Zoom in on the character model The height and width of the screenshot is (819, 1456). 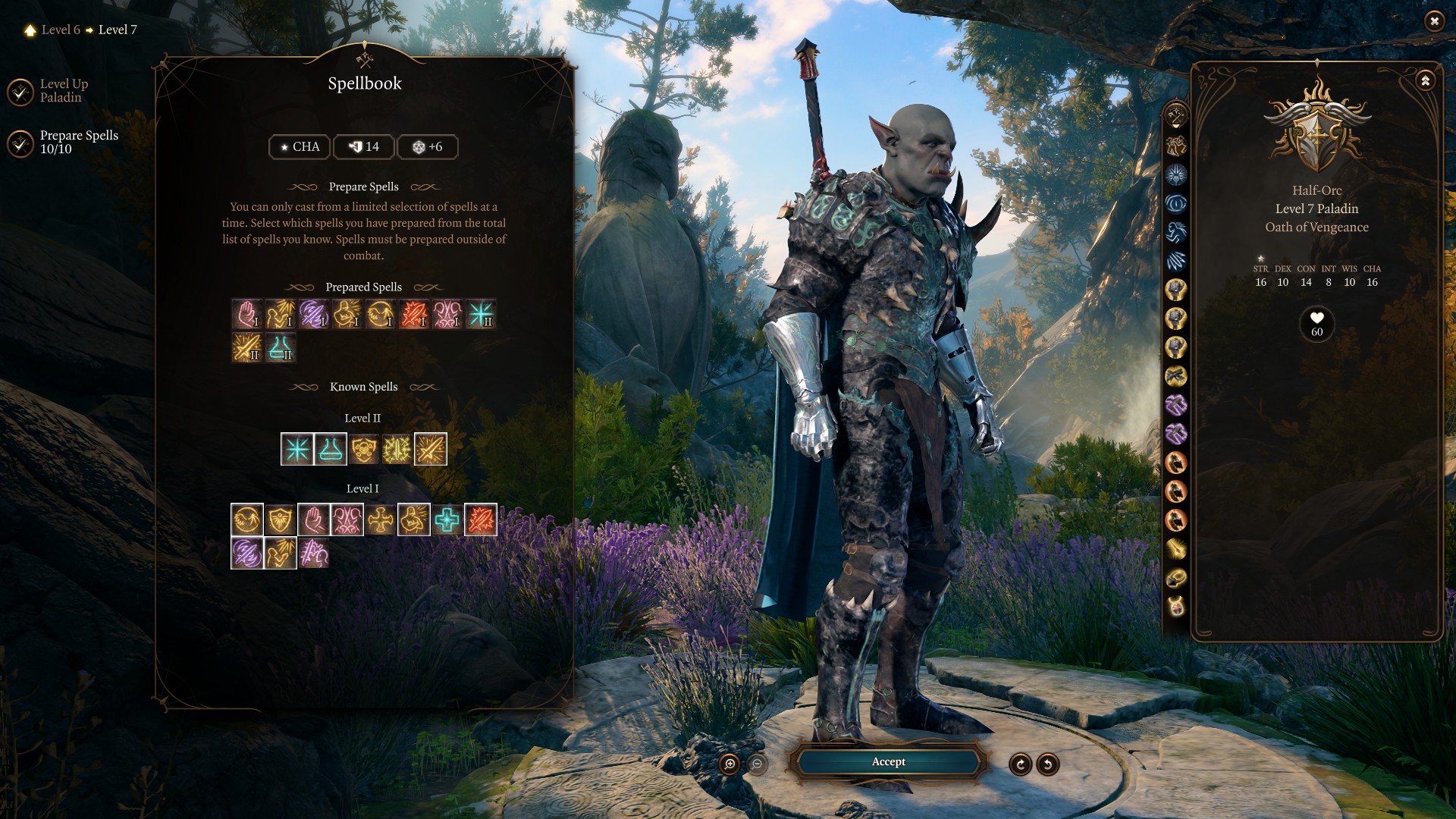[730, 764]
